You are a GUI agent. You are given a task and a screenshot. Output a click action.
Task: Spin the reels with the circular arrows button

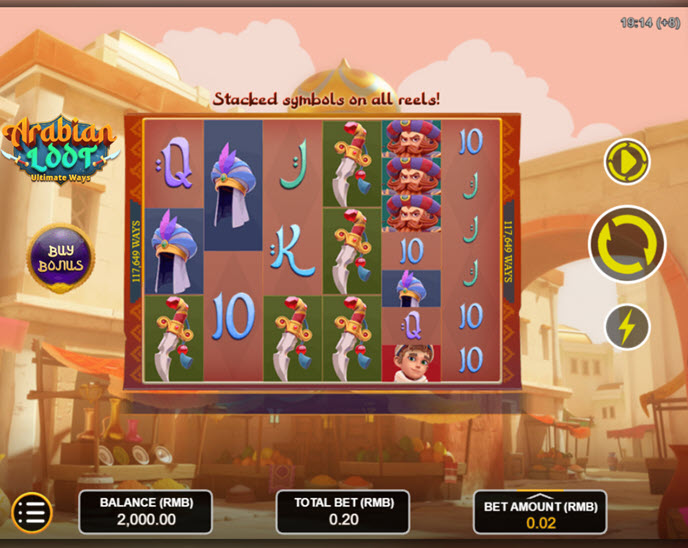tap(627, 243)
